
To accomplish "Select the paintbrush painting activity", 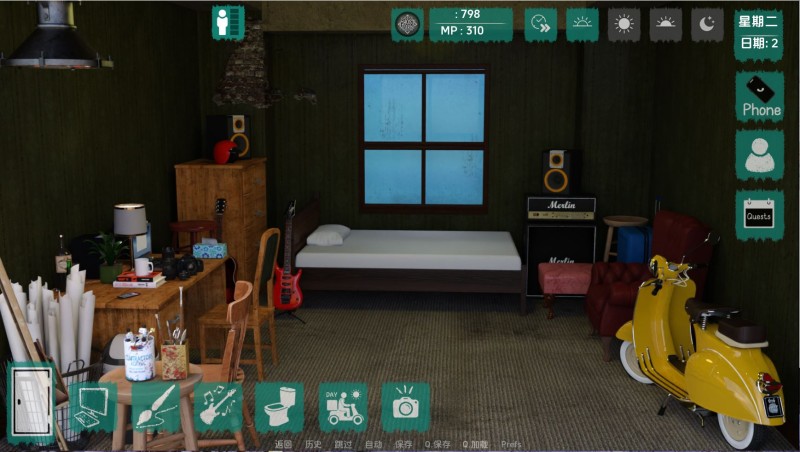I will [157, 407].
